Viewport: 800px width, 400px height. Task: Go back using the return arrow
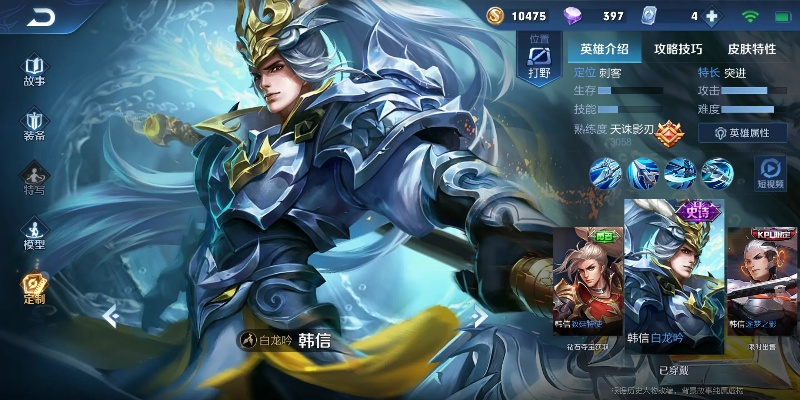[x=42, y=17]
